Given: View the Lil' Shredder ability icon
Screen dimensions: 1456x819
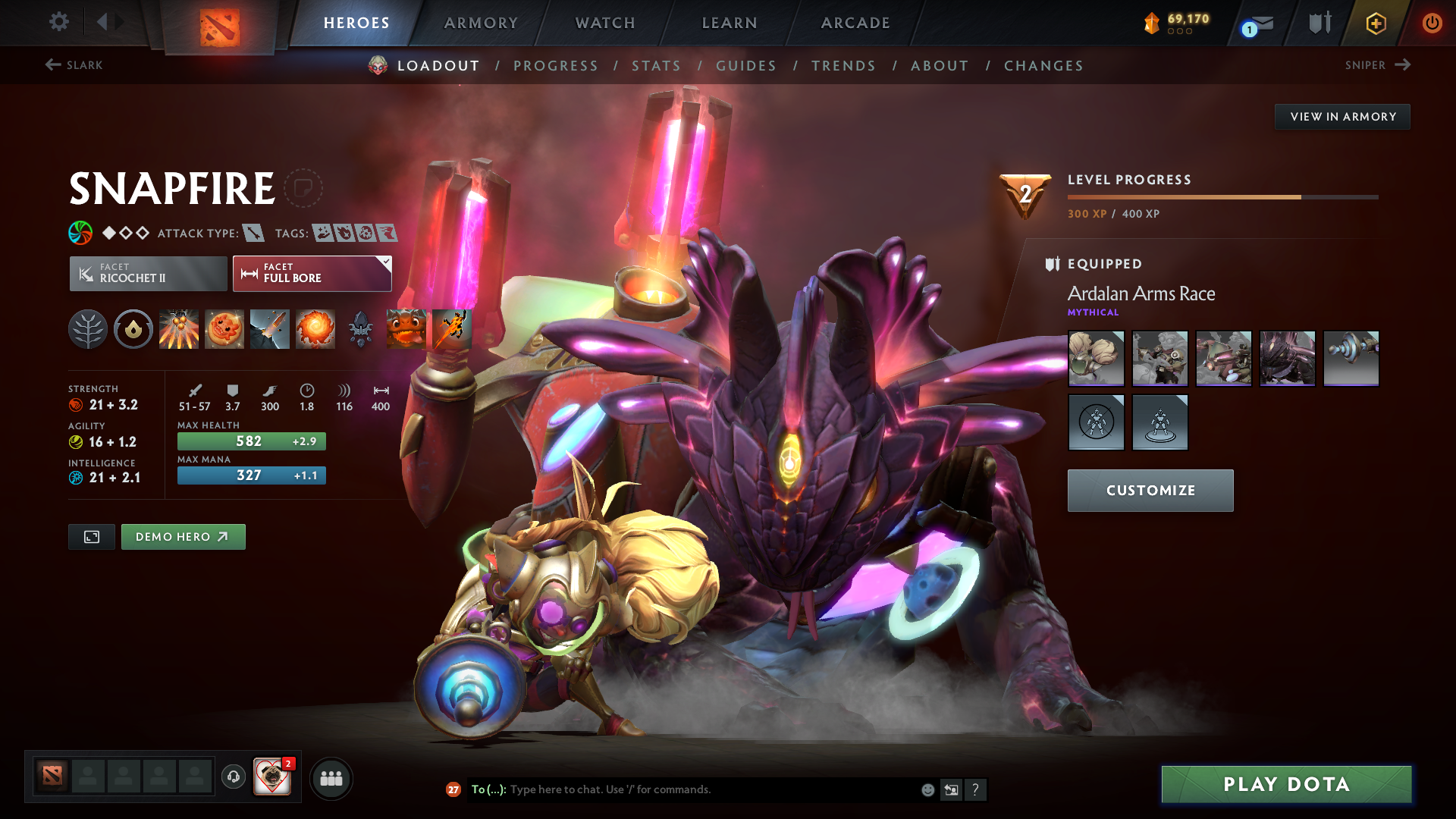Looking at the screenshot, I should 269,328.
